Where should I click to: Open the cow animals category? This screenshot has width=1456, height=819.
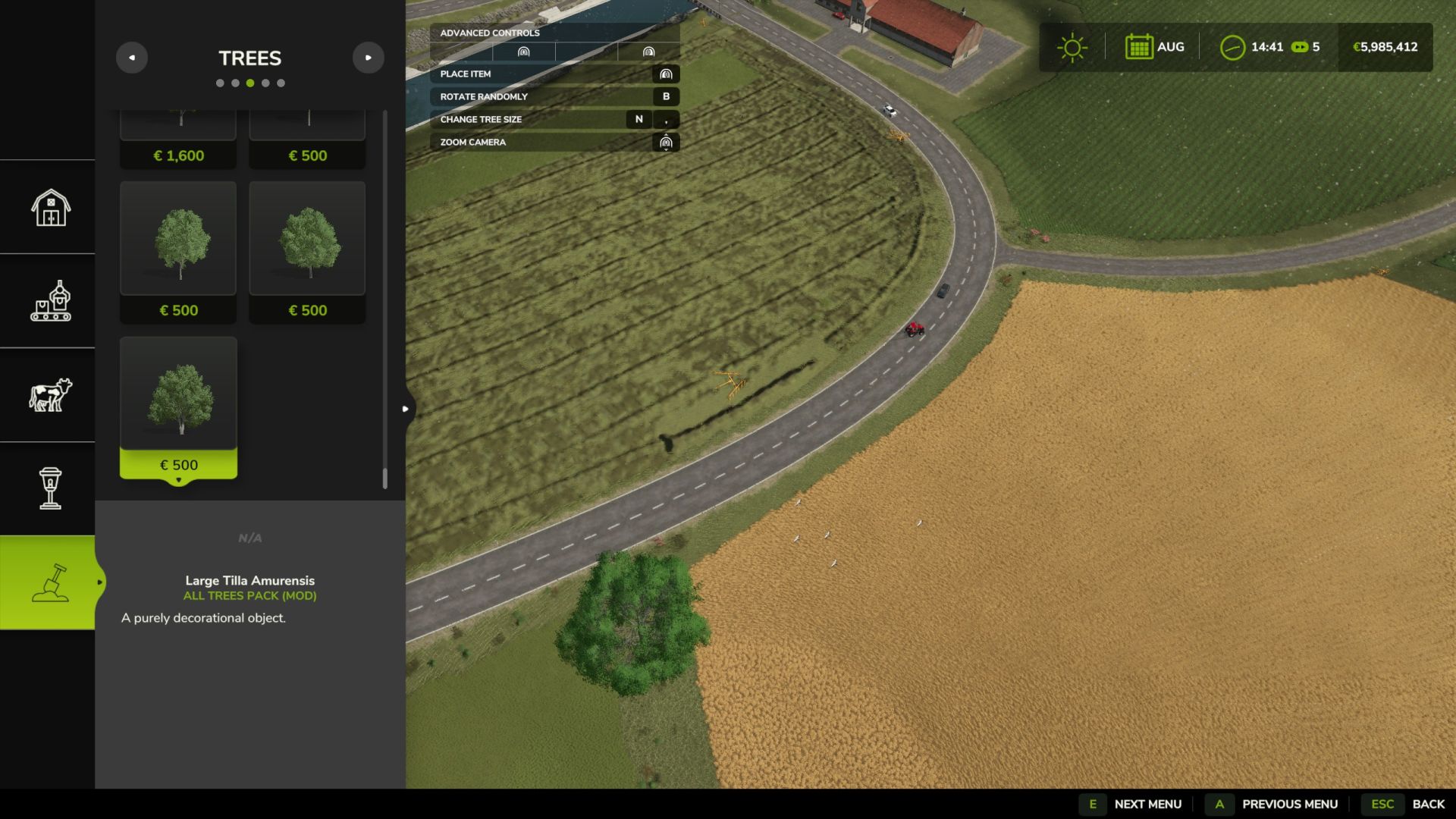point(50,395)
